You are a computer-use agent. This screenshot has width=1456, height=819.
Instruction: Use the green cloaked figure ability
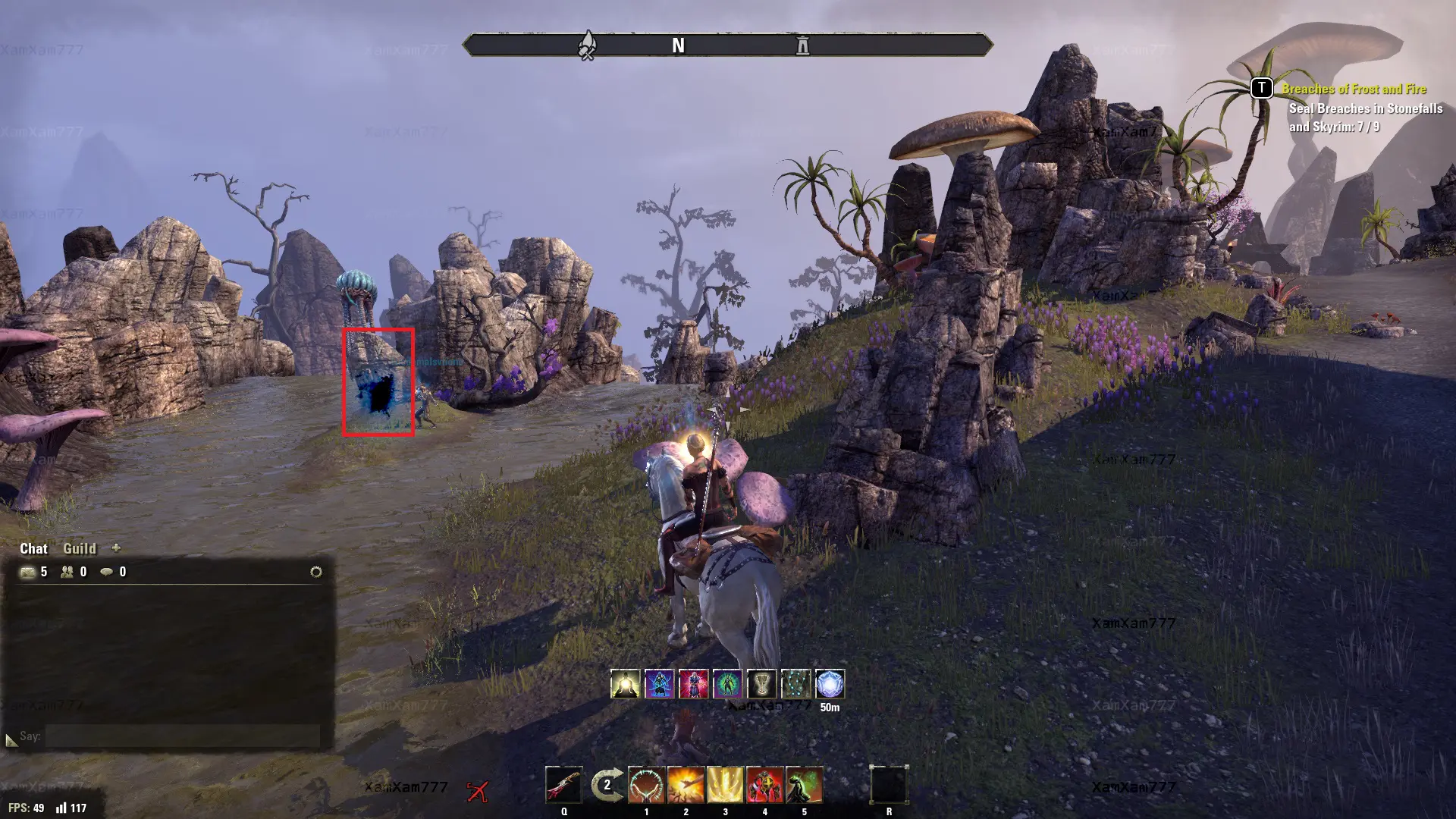(x=804, y=785)
